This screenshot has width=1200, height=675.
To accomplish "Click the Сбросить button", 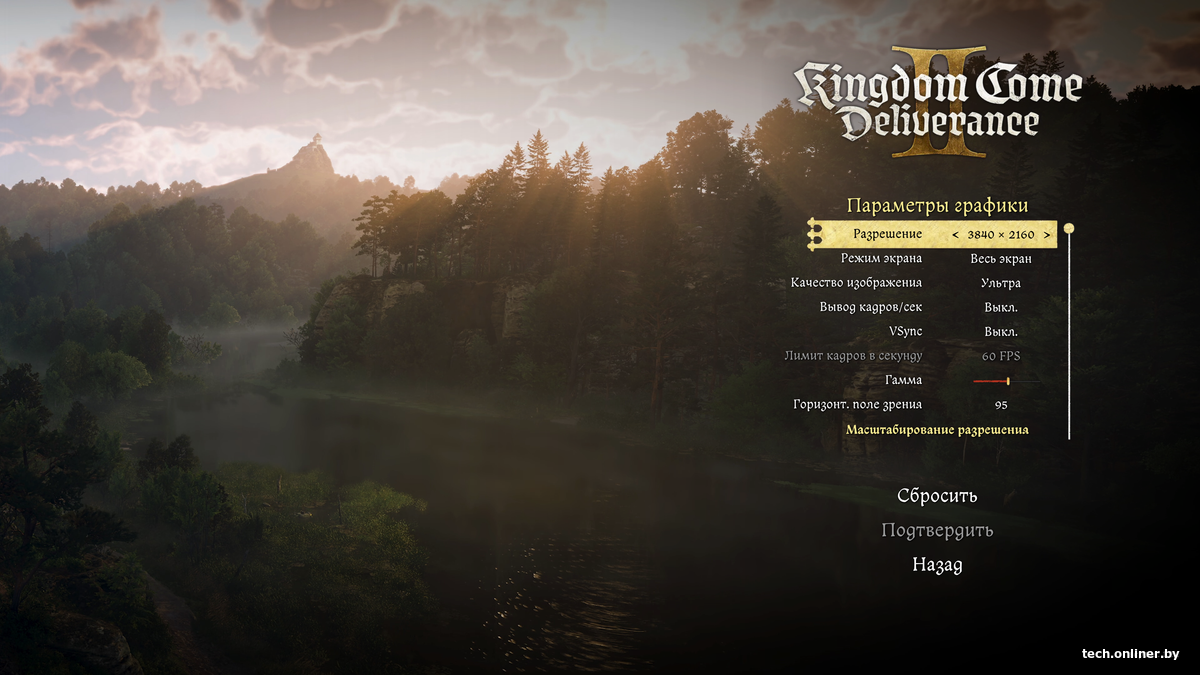I will [x=937, y=496].
